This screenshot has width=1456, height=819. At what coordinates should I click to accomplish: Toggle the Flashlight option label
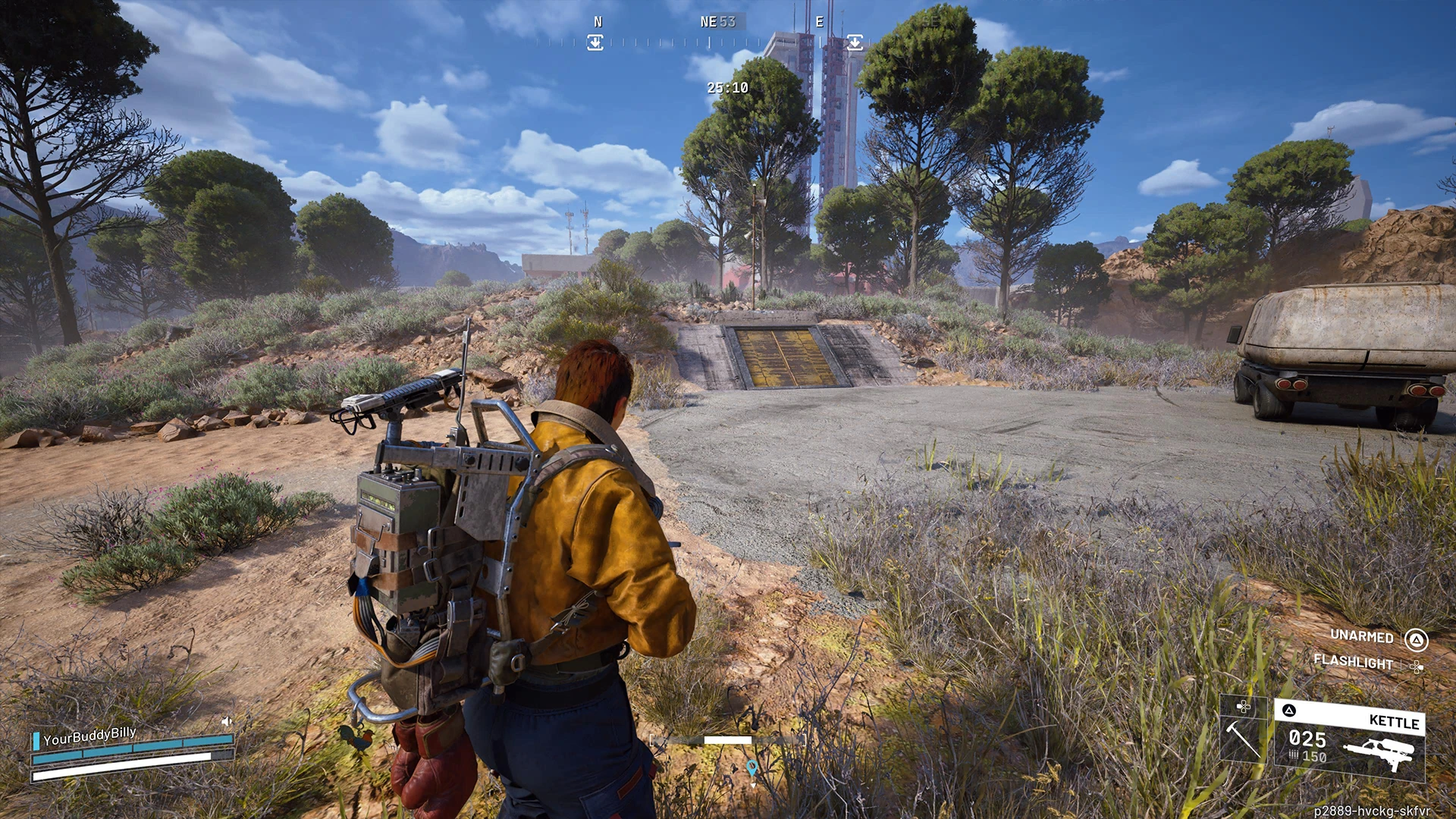point(1353,662)
